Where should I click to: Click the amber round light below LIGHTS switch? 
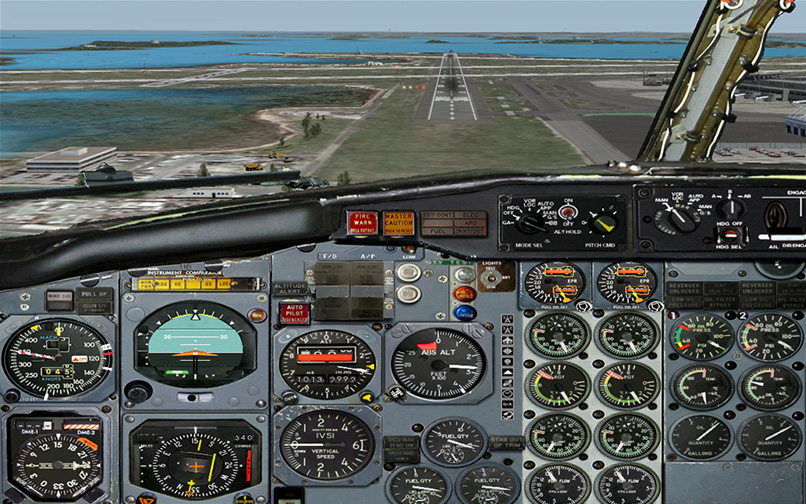click(x=464, y=294)
